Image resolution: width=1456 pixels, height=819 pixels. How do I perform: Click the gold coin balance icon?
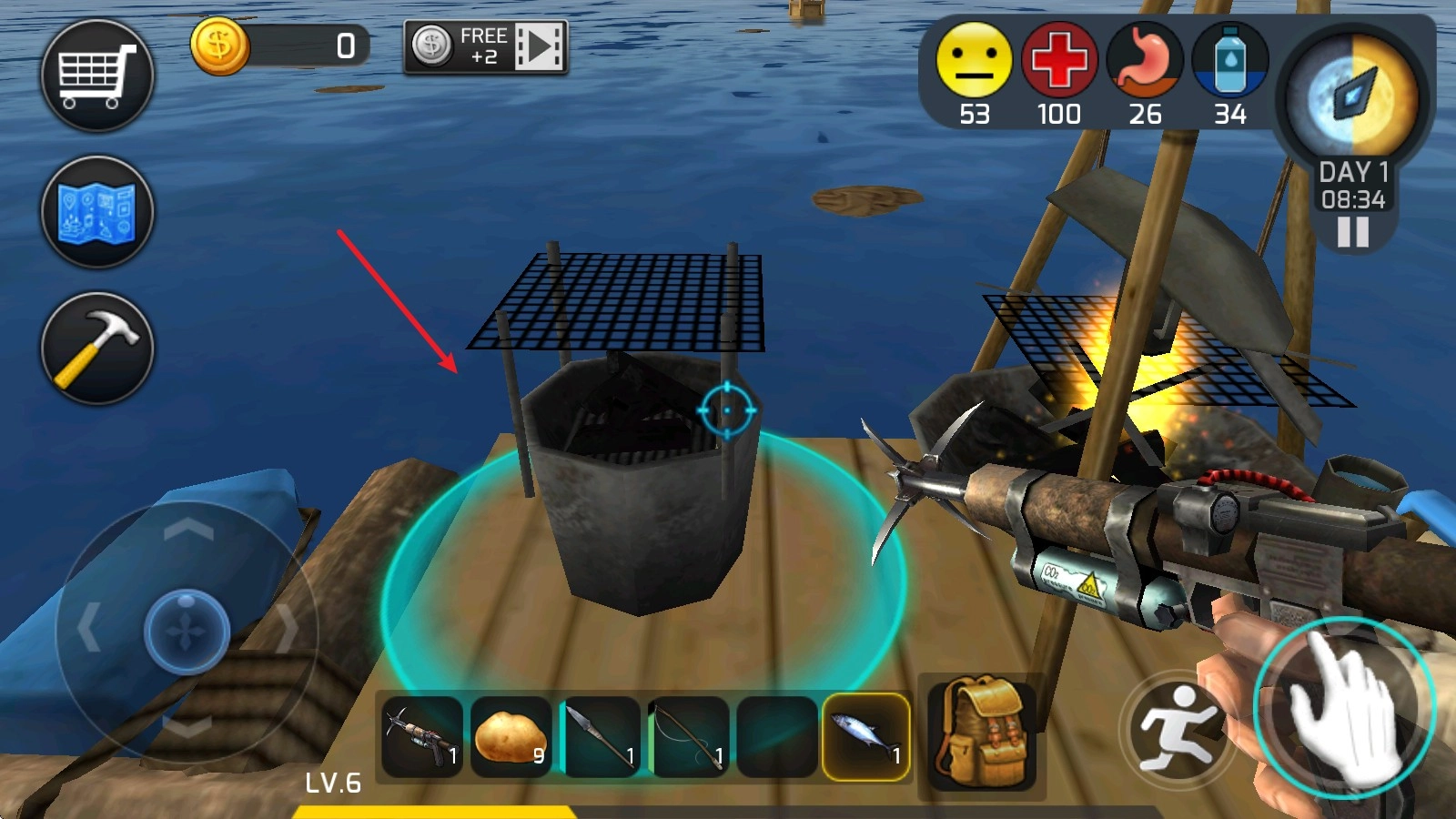[219, 45]
